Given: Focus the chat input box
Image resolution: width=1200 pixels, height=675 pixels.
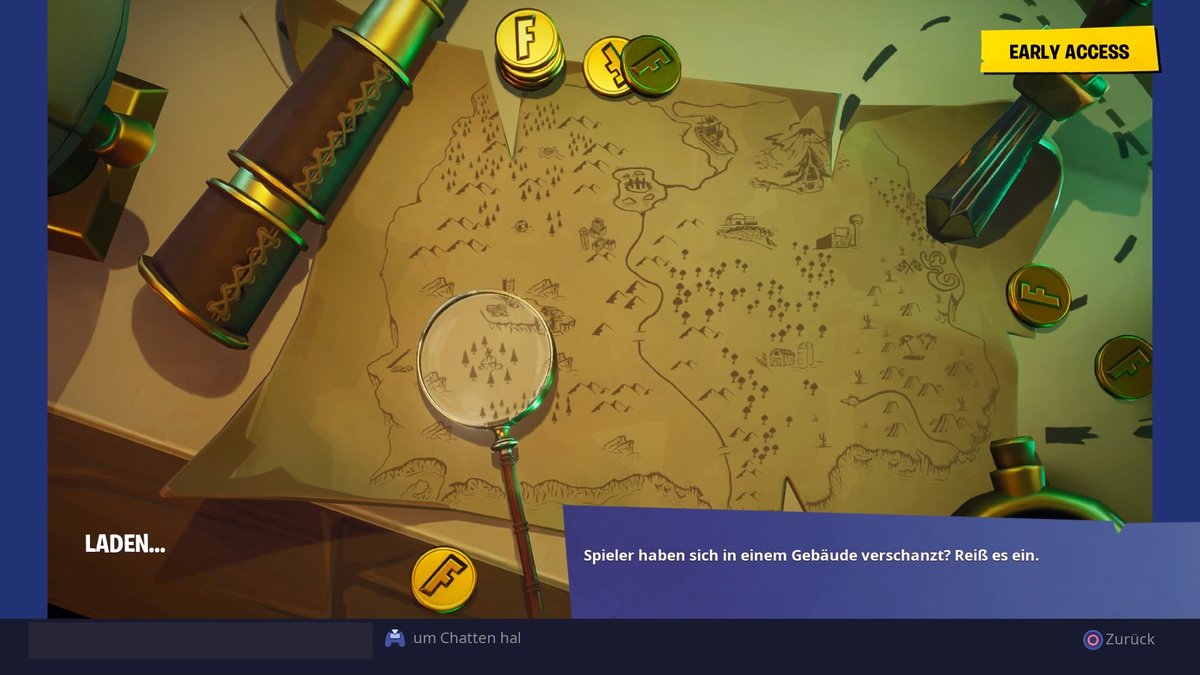Looking at the screenshot, I should [200, 640].
